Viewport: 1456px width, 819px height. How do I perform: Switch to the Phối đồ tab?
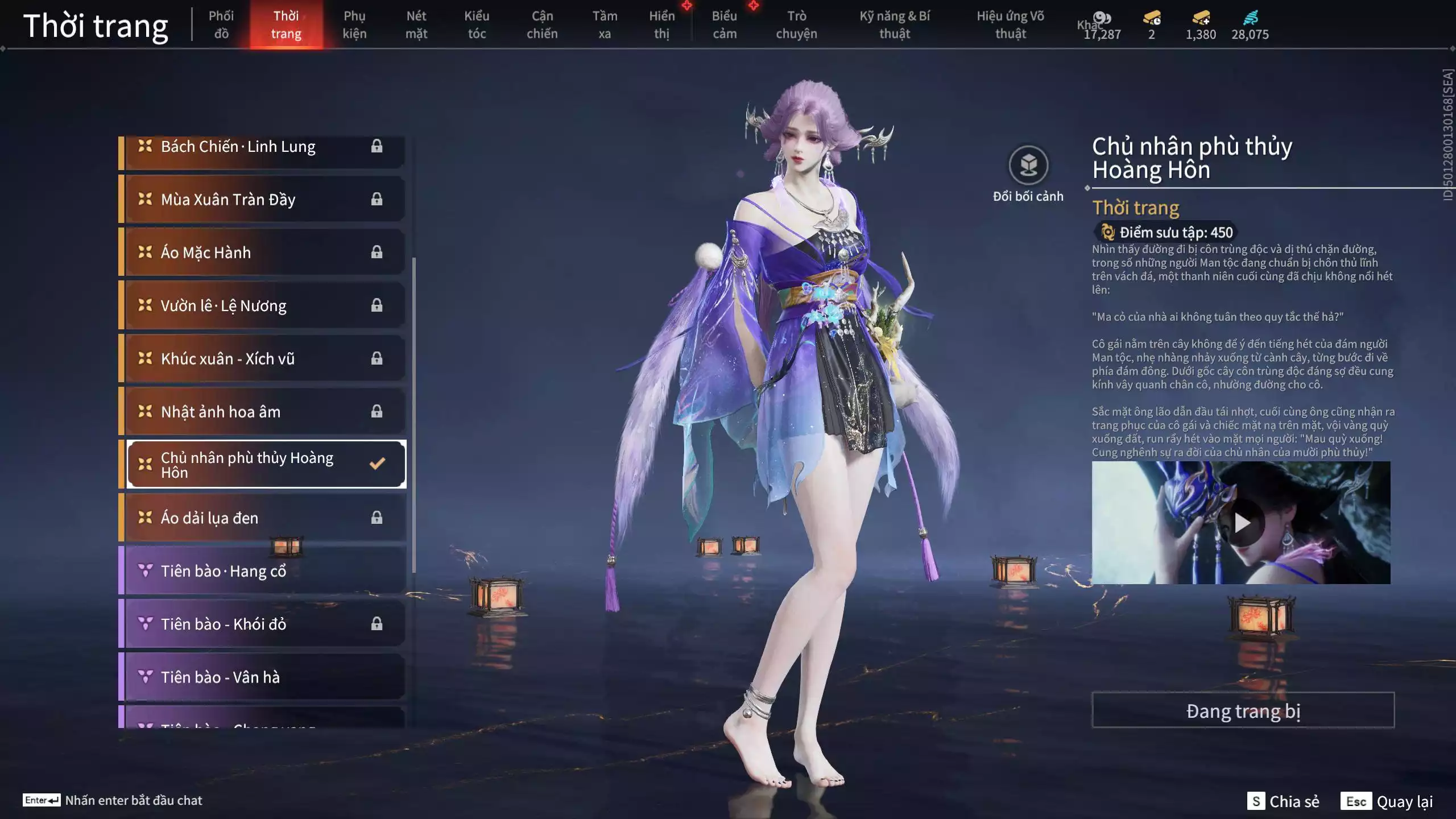coord(221,24)
